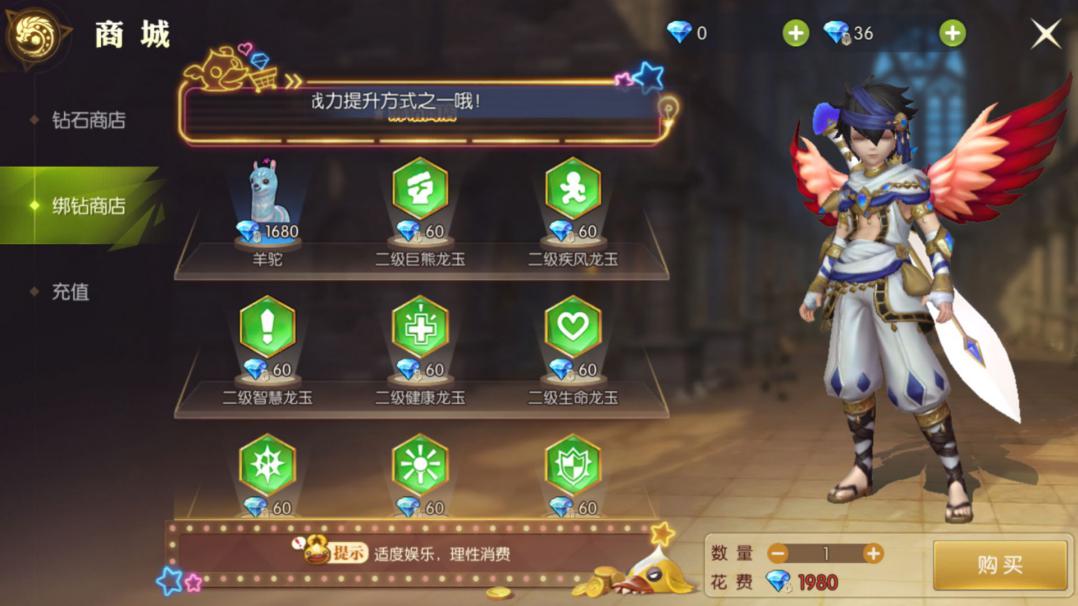1078x606 pixels.
Task: Choose the sun-symbol dragon jade item
Action: tap(420, 468)
